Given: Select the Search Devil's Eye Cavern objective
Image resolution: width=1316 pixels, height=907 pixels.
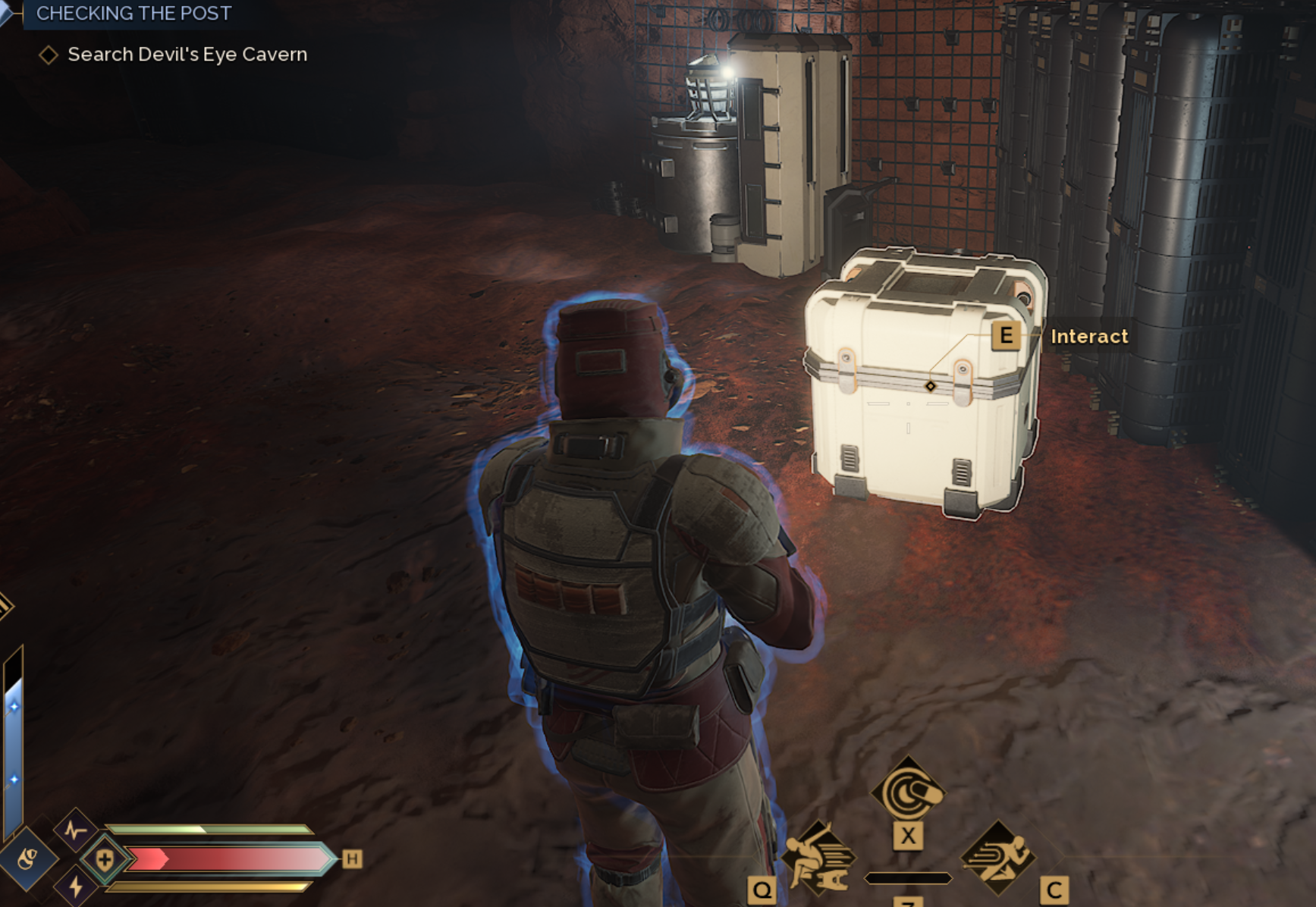Looking at the screenshot, I should (x=187, y=55).
